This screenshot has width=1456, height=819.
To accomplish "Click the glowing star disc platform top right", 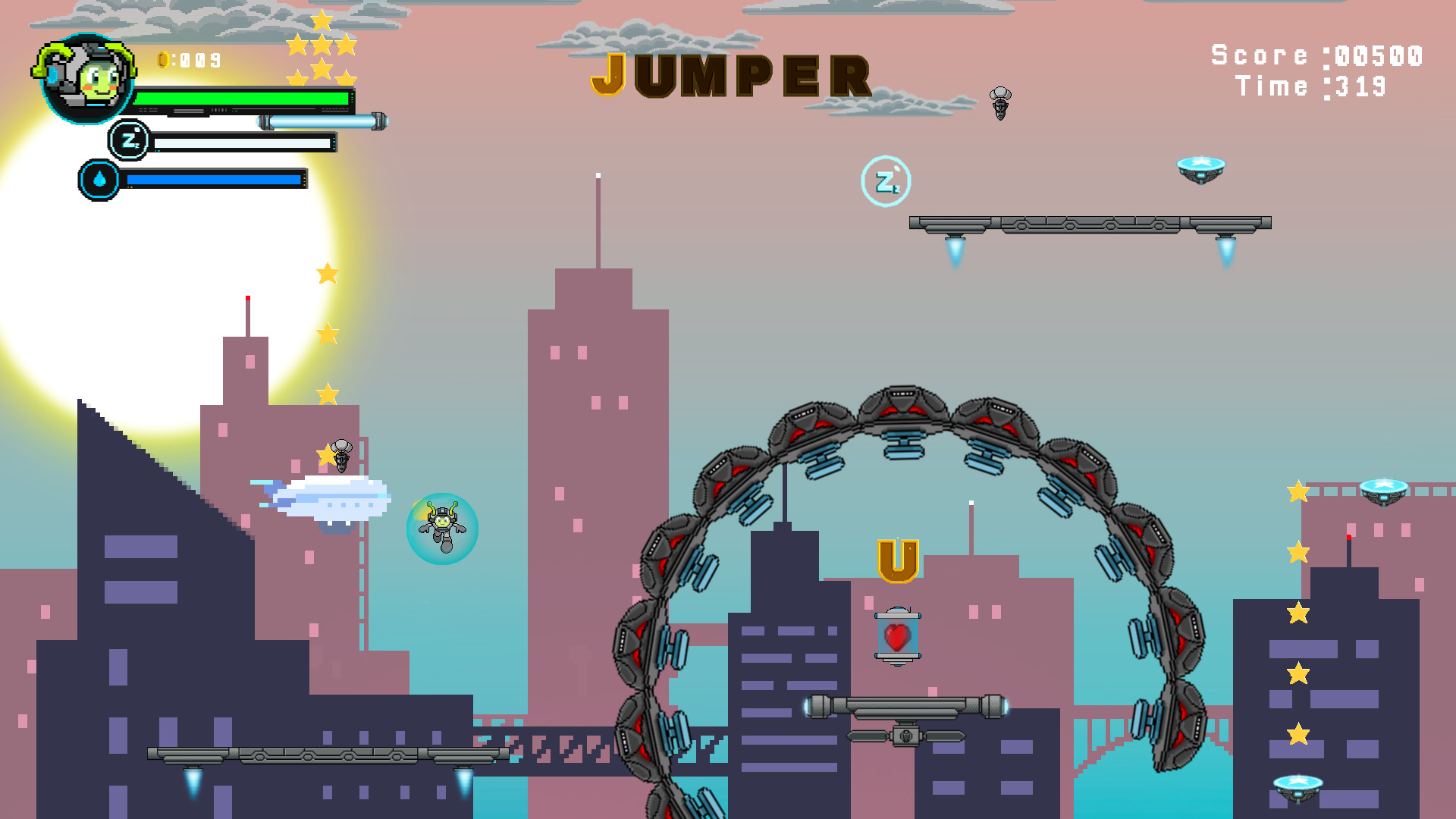I will 1200,168.
